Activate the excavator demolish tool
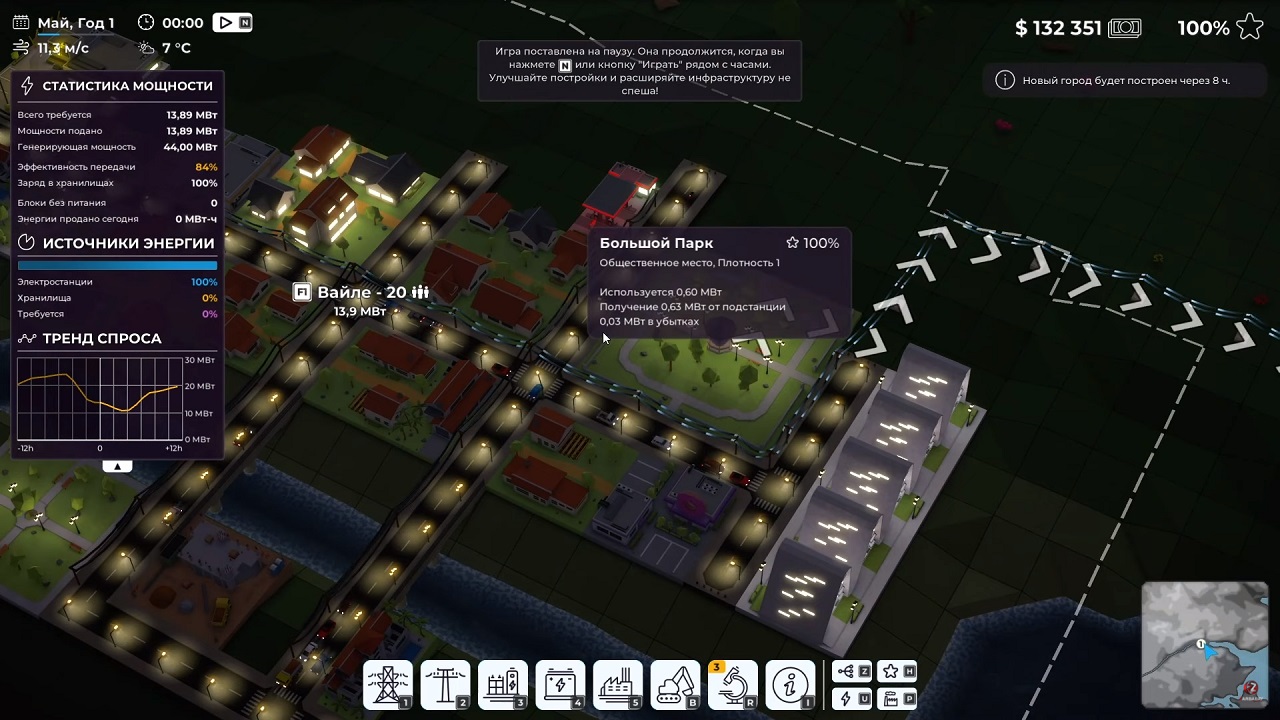This screenshot has height=720, width=1280. click(675, 686)
